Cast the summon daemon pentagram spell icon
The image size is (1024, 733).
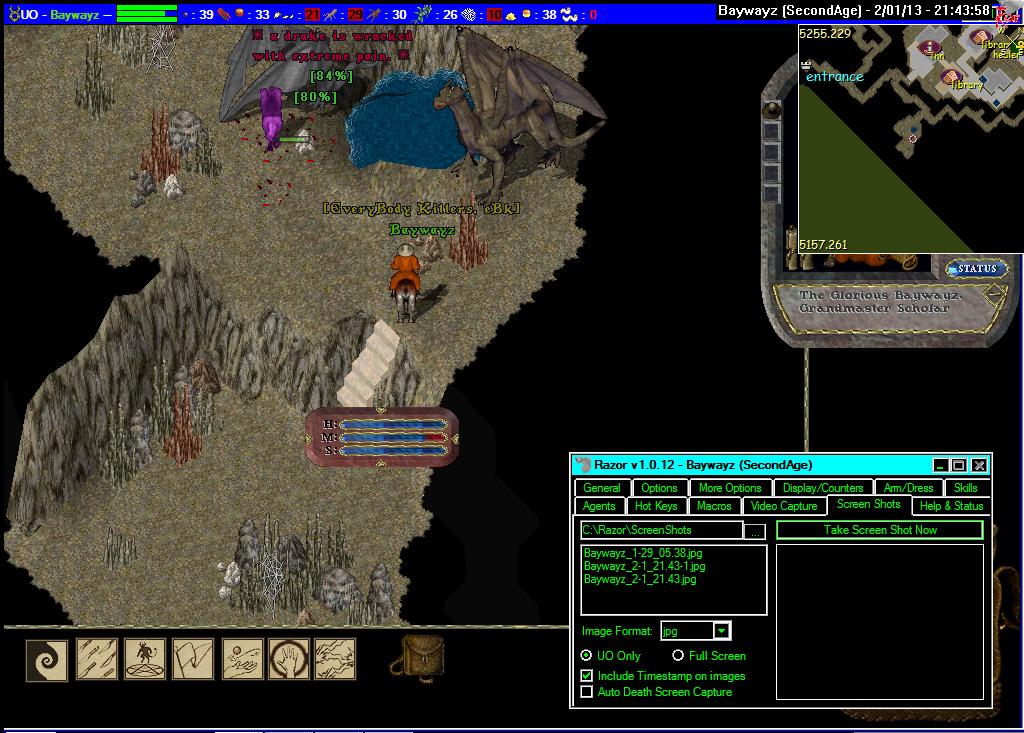tap(145, 660)
